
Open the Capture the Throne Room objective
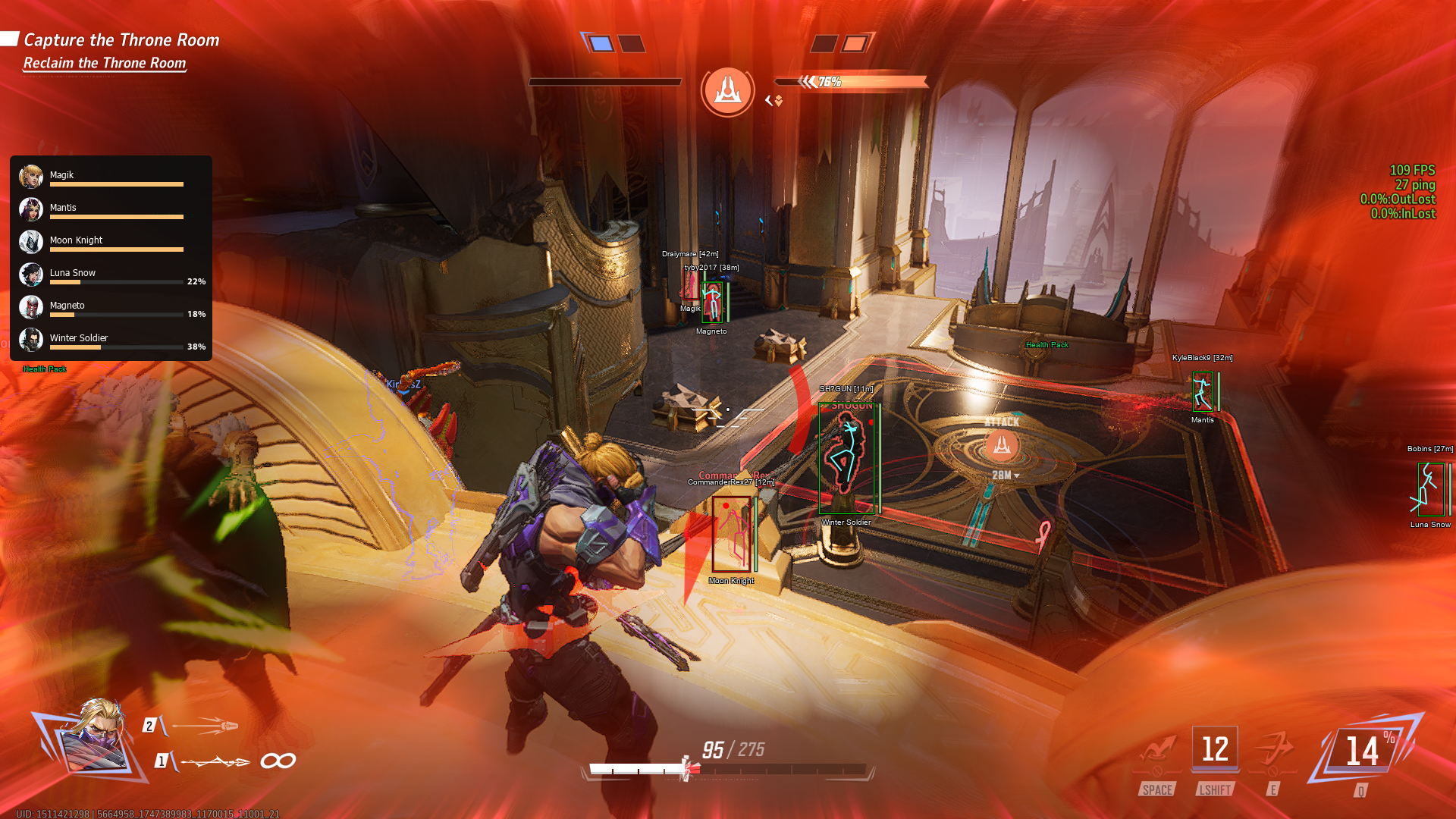[121, 40]
